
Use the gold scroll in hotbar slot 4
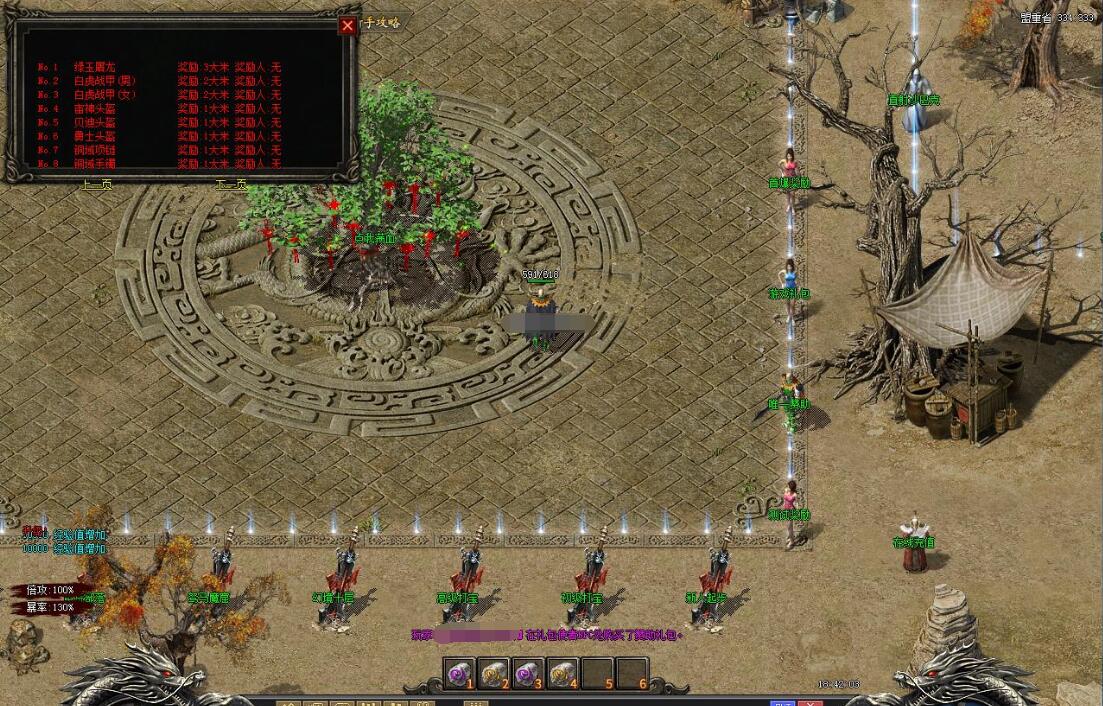pos(563,675)
